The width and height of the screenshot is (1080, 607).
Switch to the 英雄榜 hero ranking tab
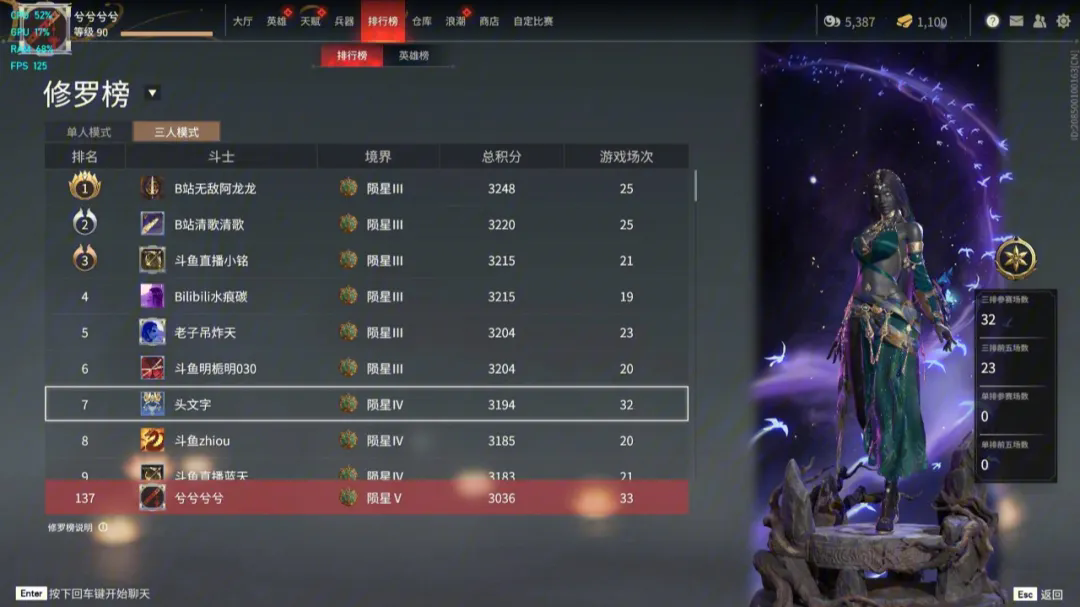pyautogui.click(x=413, y=56)
